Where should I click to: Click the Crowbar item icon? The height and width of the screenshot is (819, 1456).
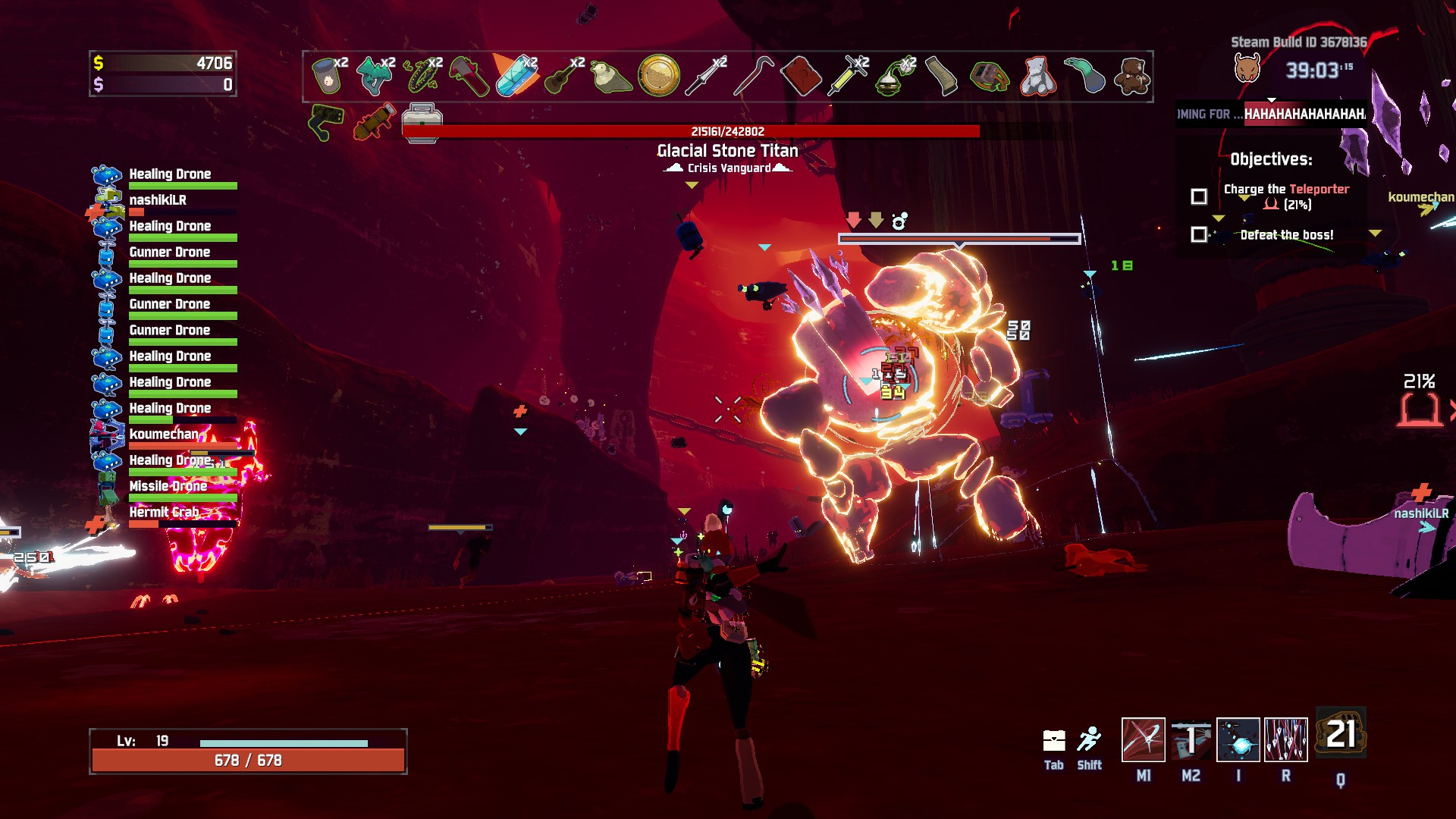pos(753,76)
